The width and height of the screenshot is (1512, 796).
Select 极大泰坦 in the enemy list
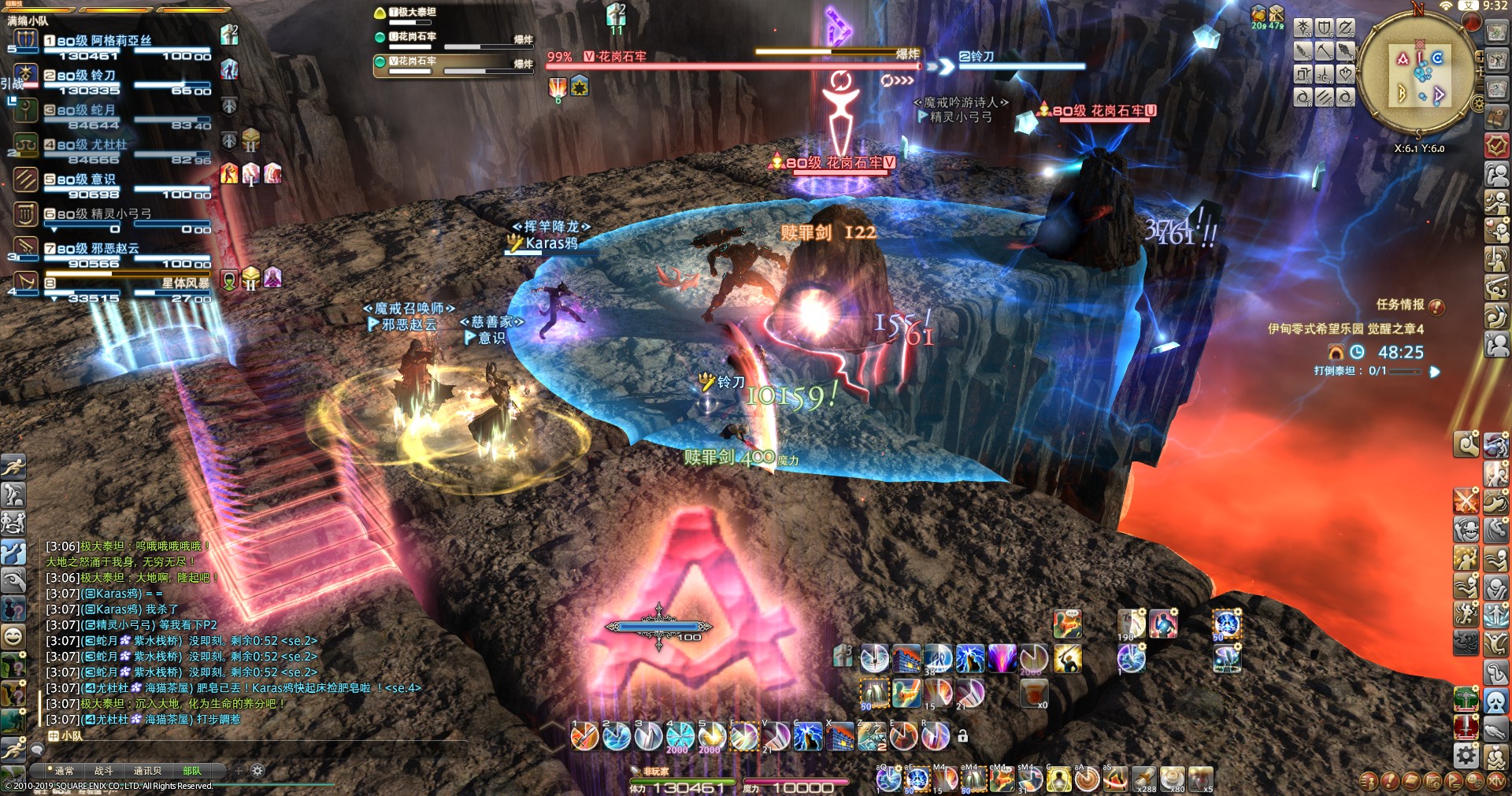point(415,13)
